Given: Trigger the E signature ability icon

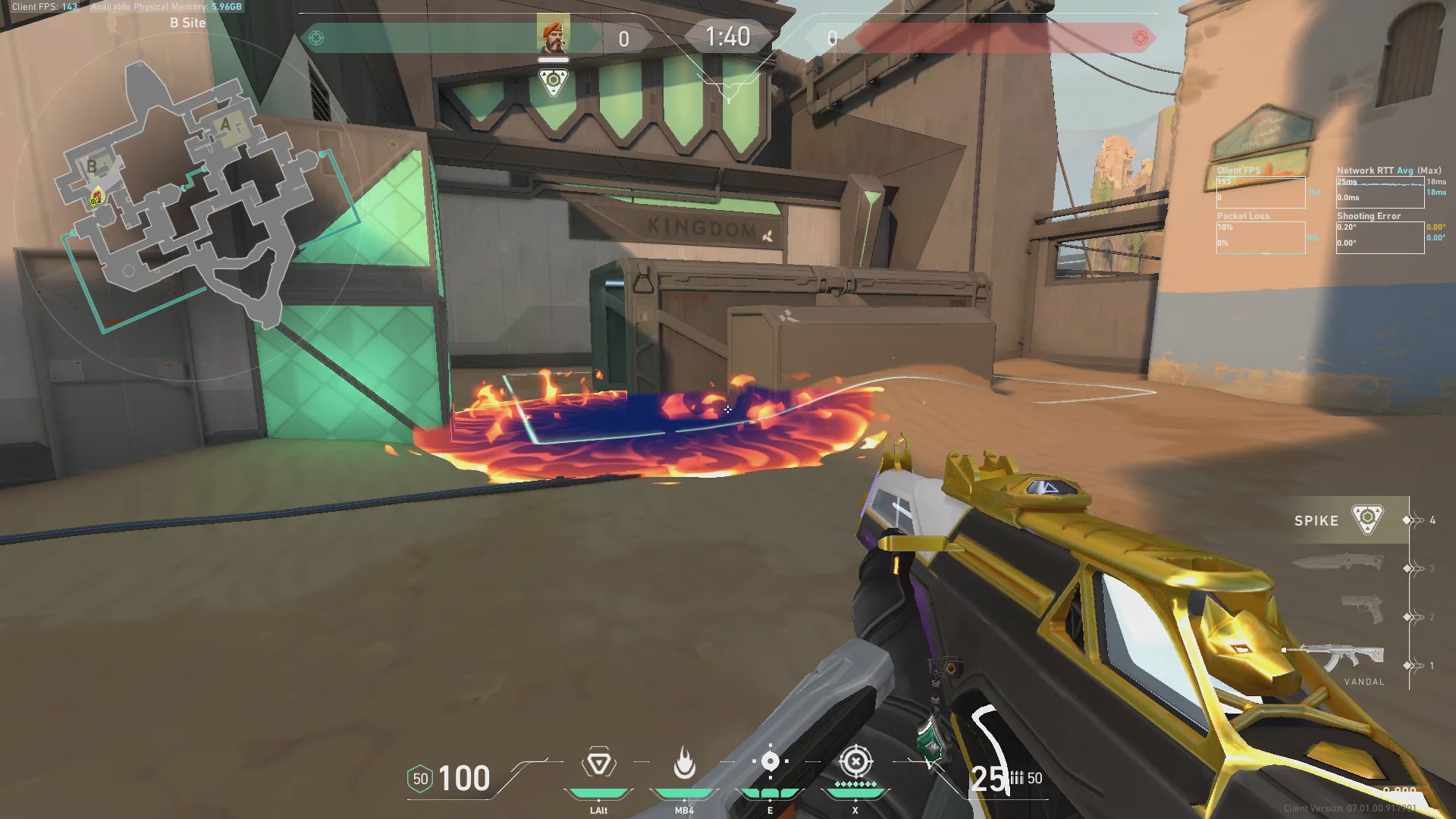Looking at the screenshot, I should pos(770,761).
